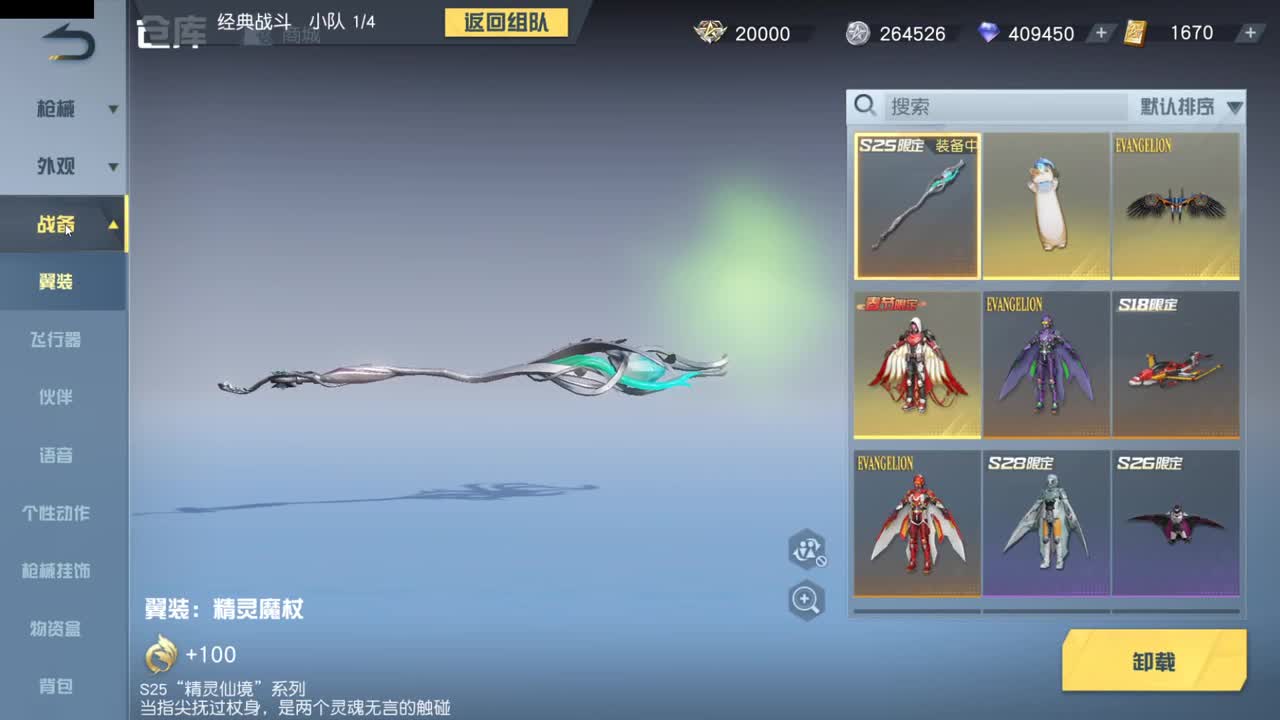Click the silver star credits icon
This screenshot has height=720, width=1280.
click(x=857, y=33)
